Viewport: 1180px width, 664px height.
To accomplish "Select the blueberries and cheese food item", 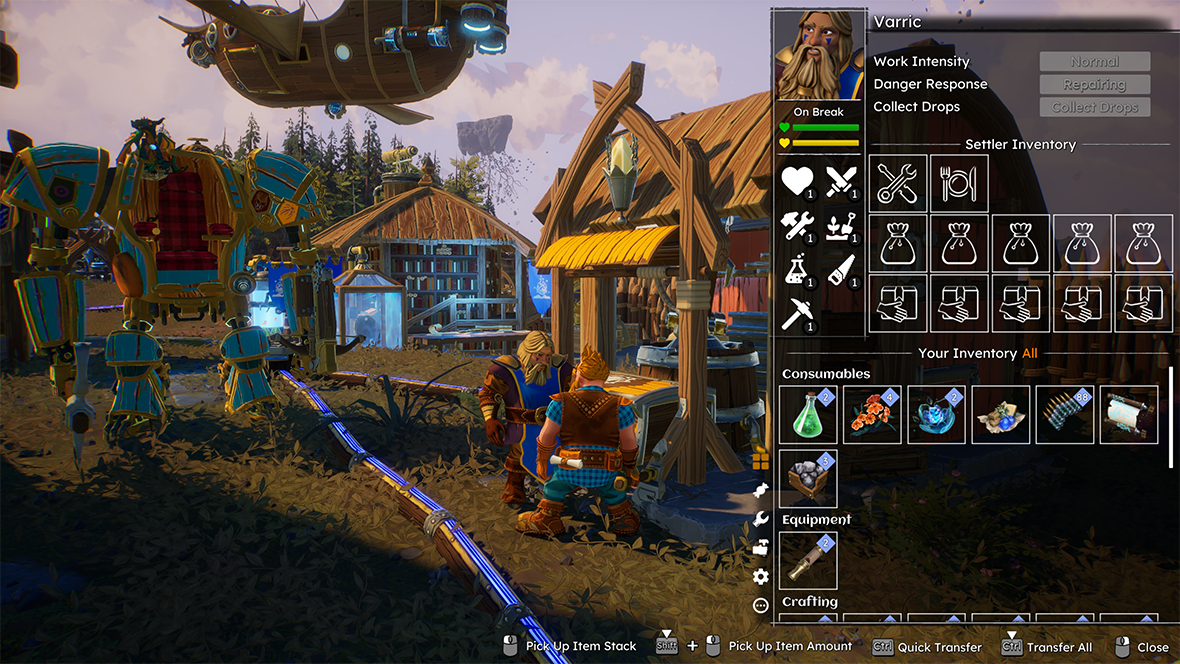I will pos(1000,415).
